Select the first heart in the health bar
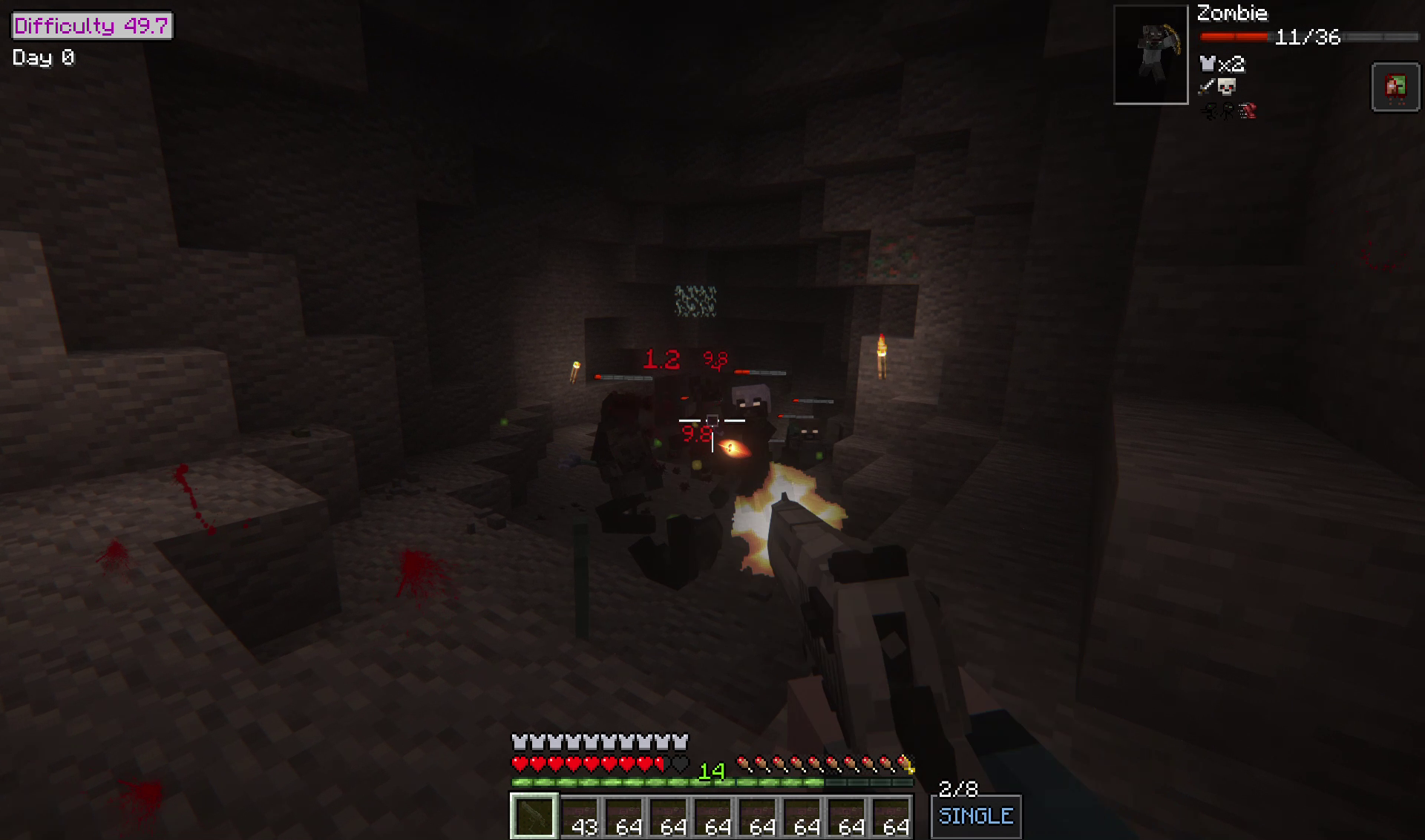 tap(518, 764)
